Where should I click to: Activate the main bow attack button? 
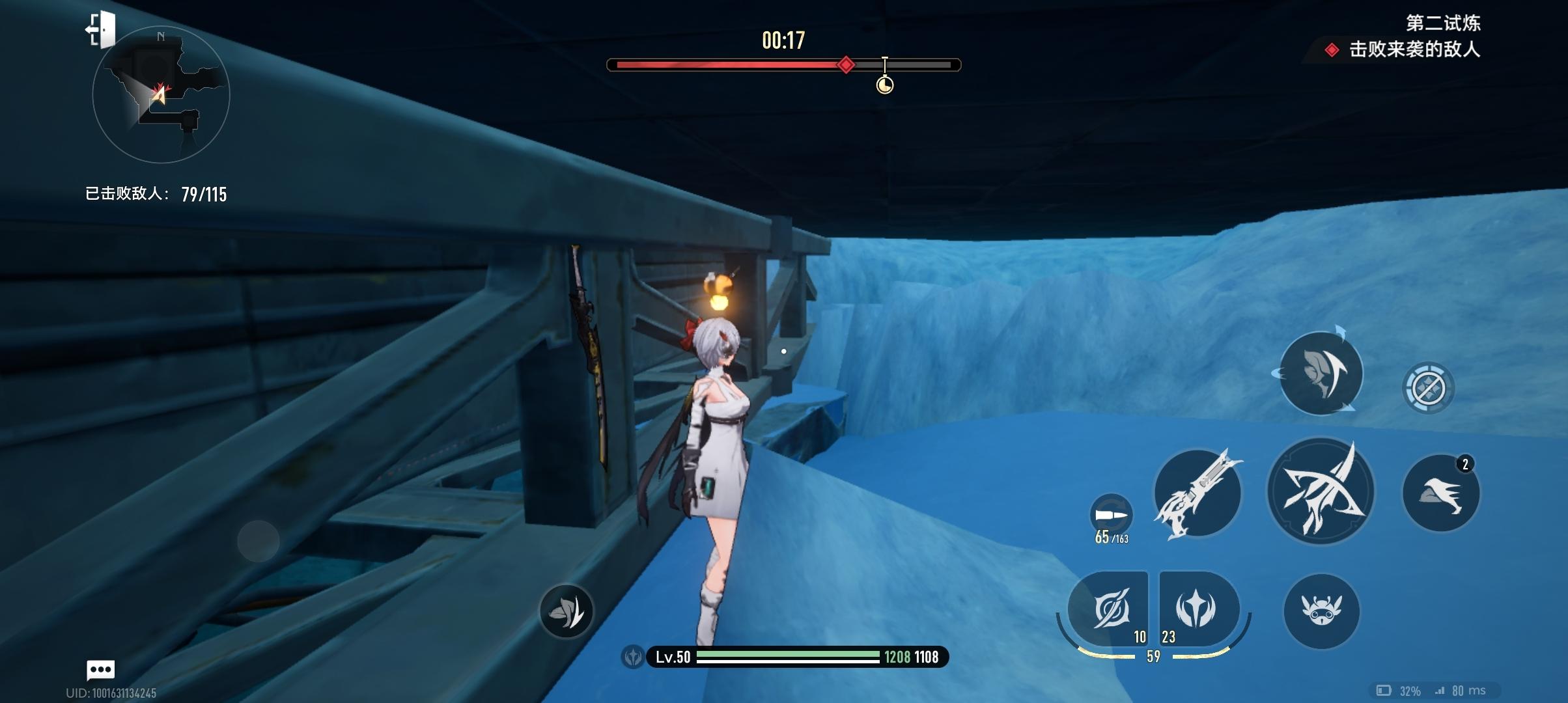click(x=1321, y=491)
